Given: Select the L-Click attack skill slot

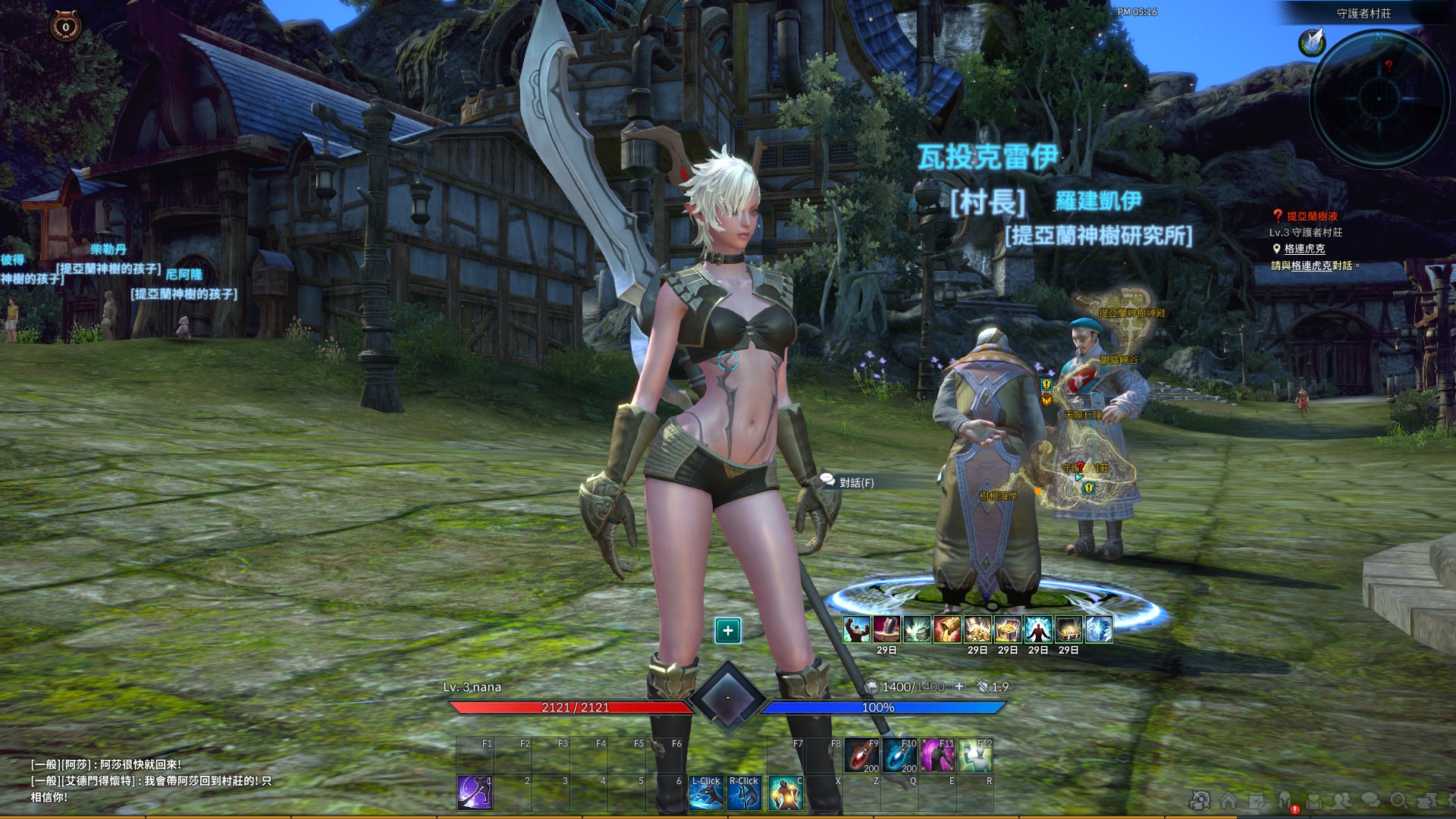Looking at the screenshot, I should coord(706,792).
